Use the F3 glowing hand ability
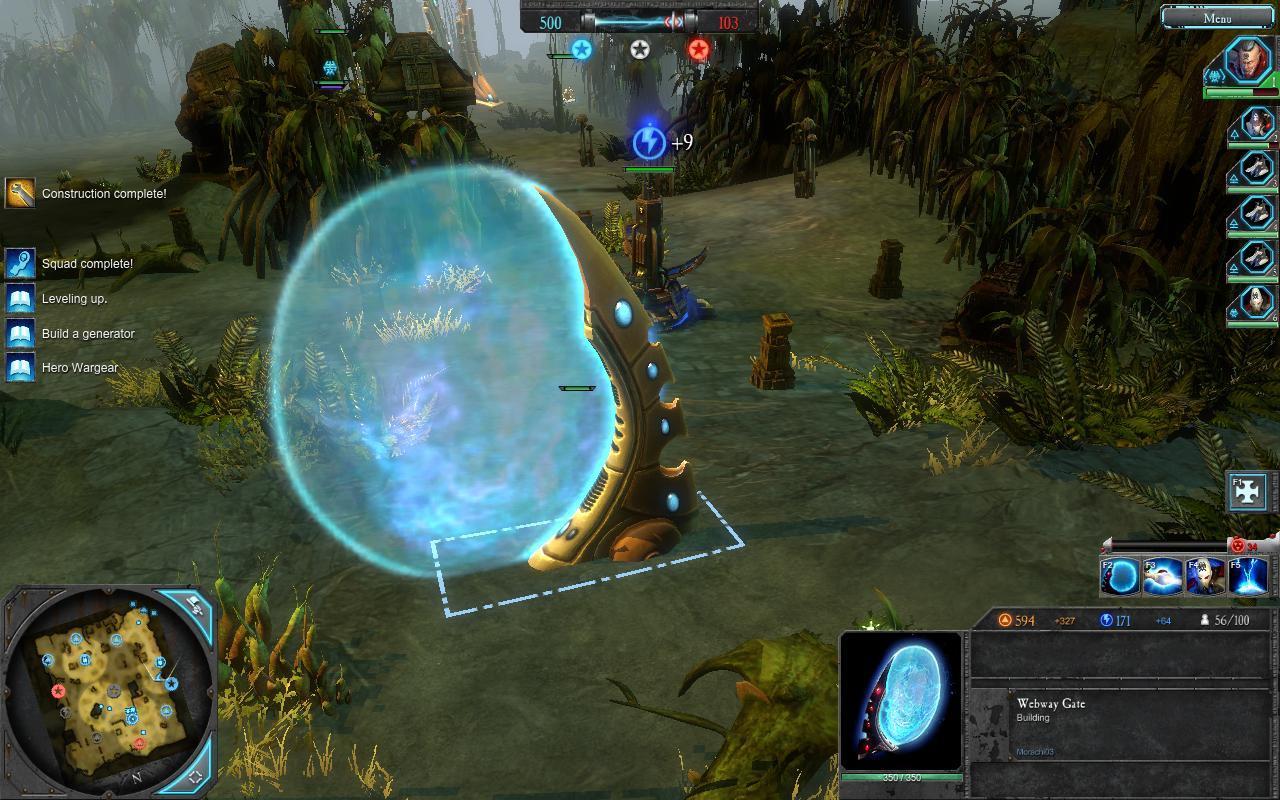 (x=1163, y=578)
